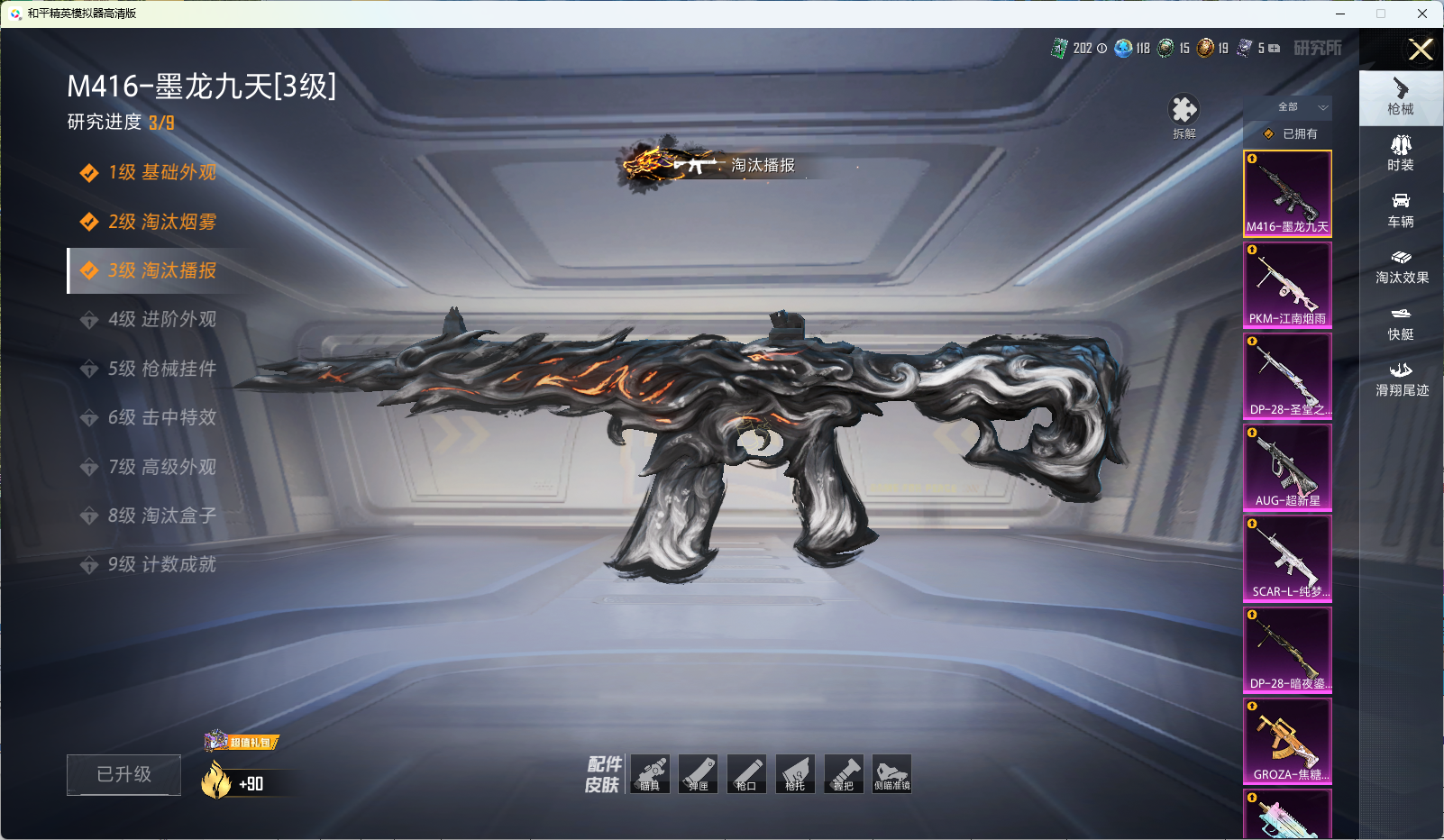Toggle the 已拥有 owned filter
Viewport: 1444px width, 840px height.
tap(1290, 134)
